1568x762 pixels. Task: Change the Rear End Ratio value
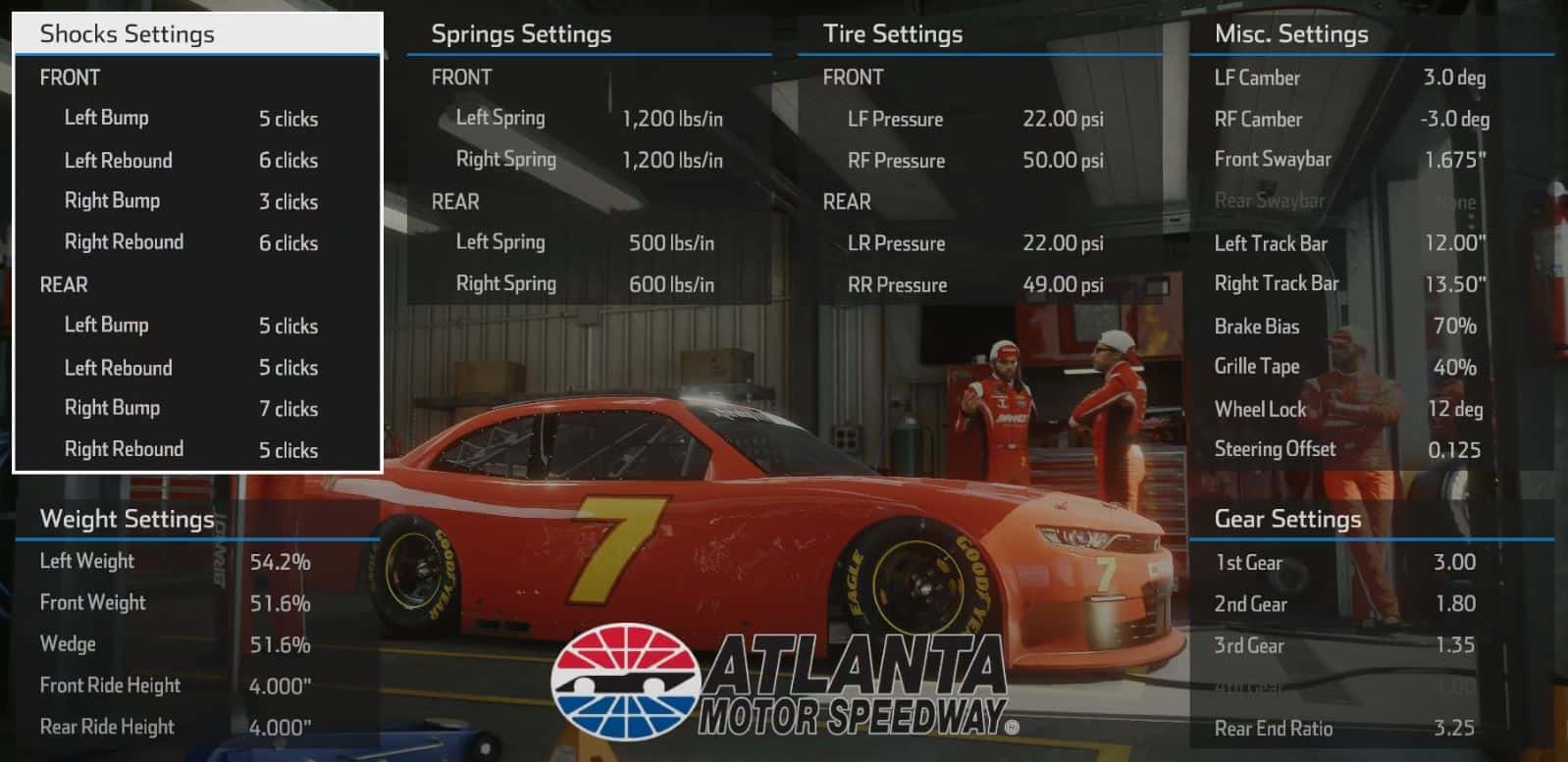pyautogui.click(x=1457, y=729)
